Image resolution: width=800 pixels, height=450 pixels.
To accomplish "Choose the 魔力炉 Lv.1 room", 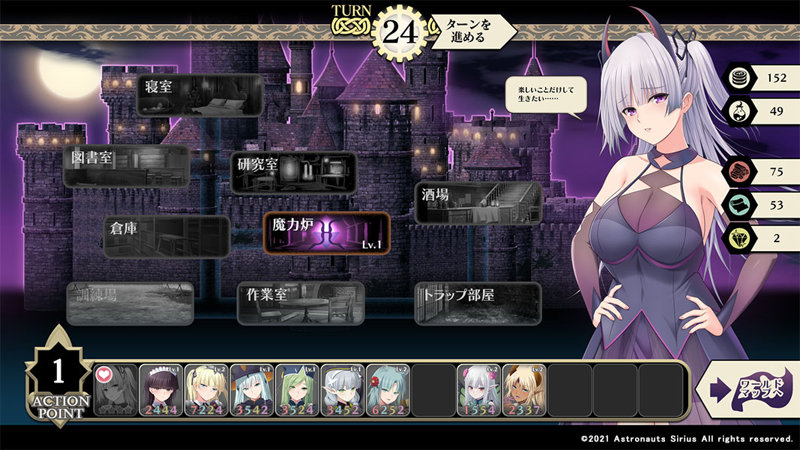I will coord(326,232).
